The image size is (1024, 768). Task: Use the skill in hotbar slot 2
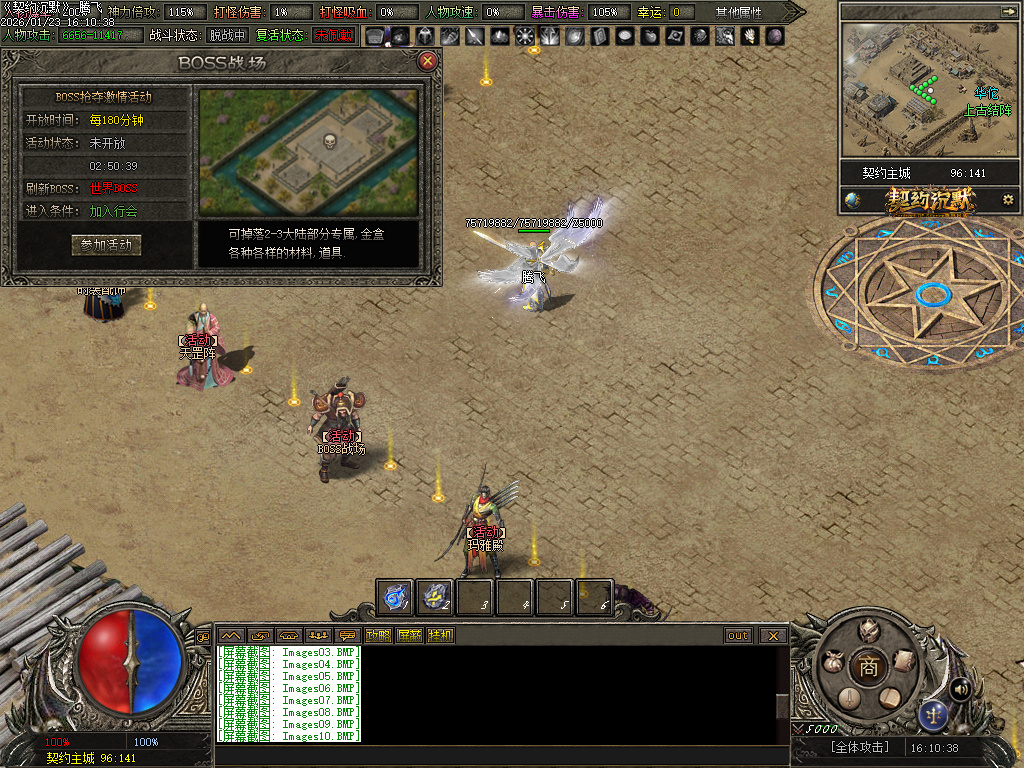(435, 597)
